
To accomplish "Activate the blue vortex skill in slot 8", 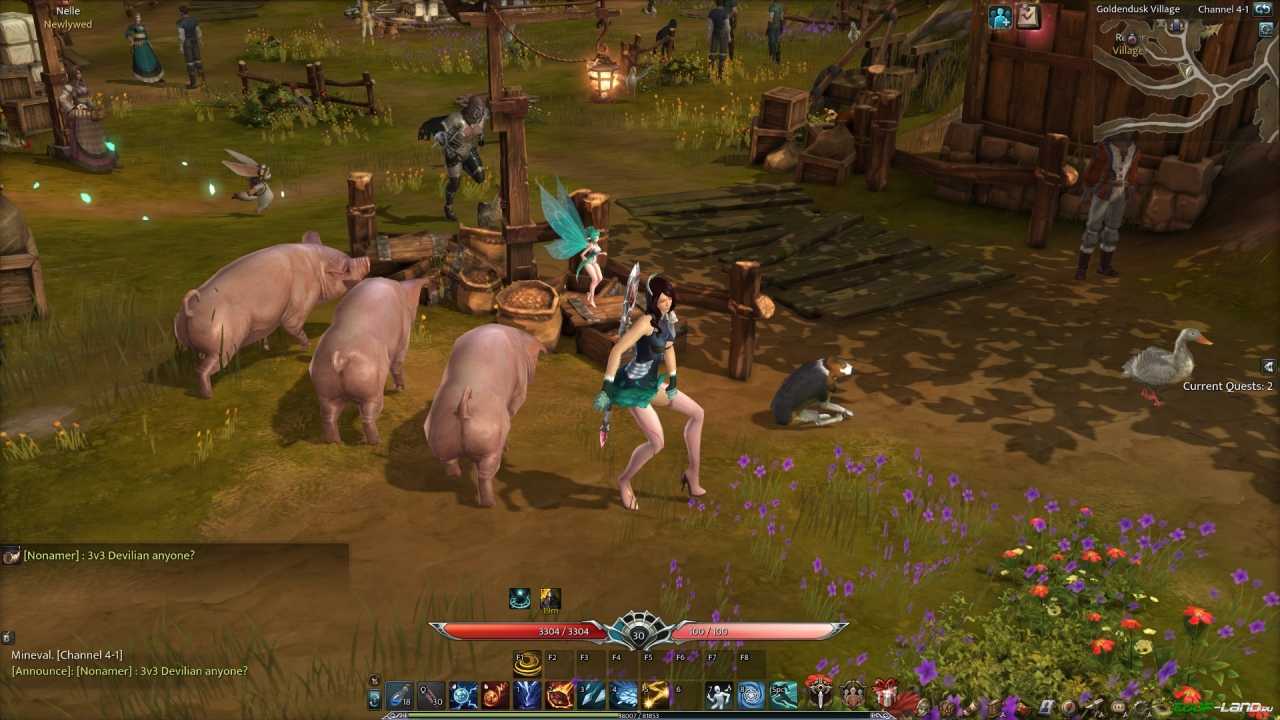I will click(751, 694).
